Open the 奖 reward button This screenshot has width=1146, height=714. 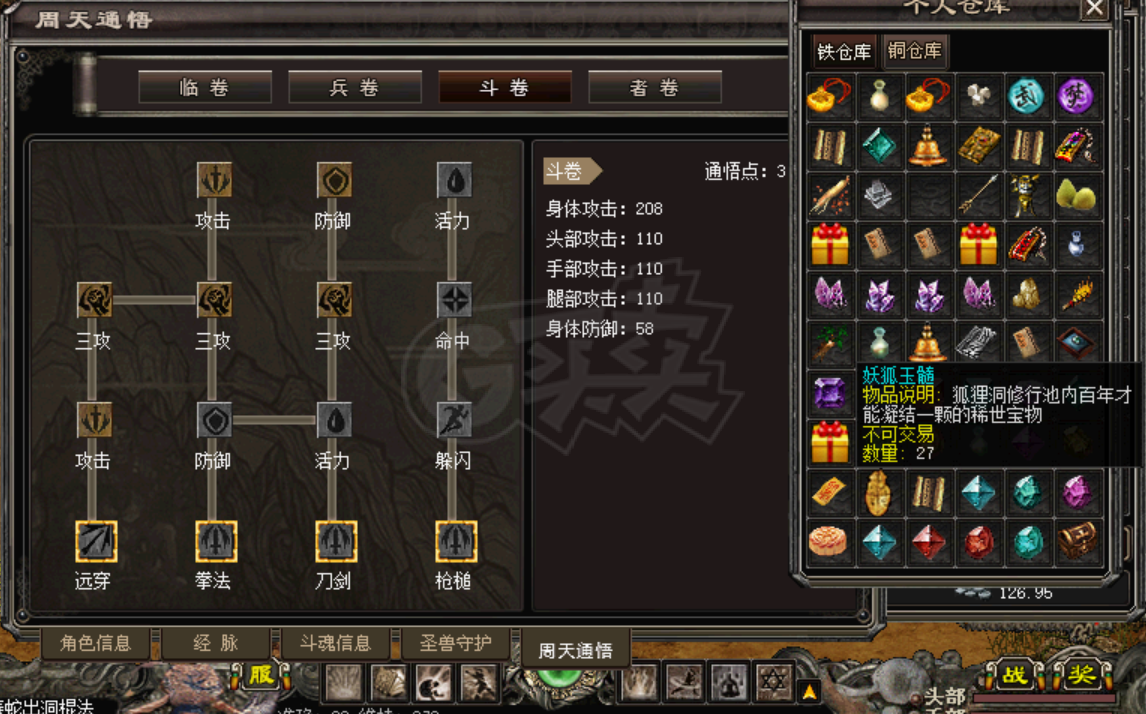coord(1081,676)
